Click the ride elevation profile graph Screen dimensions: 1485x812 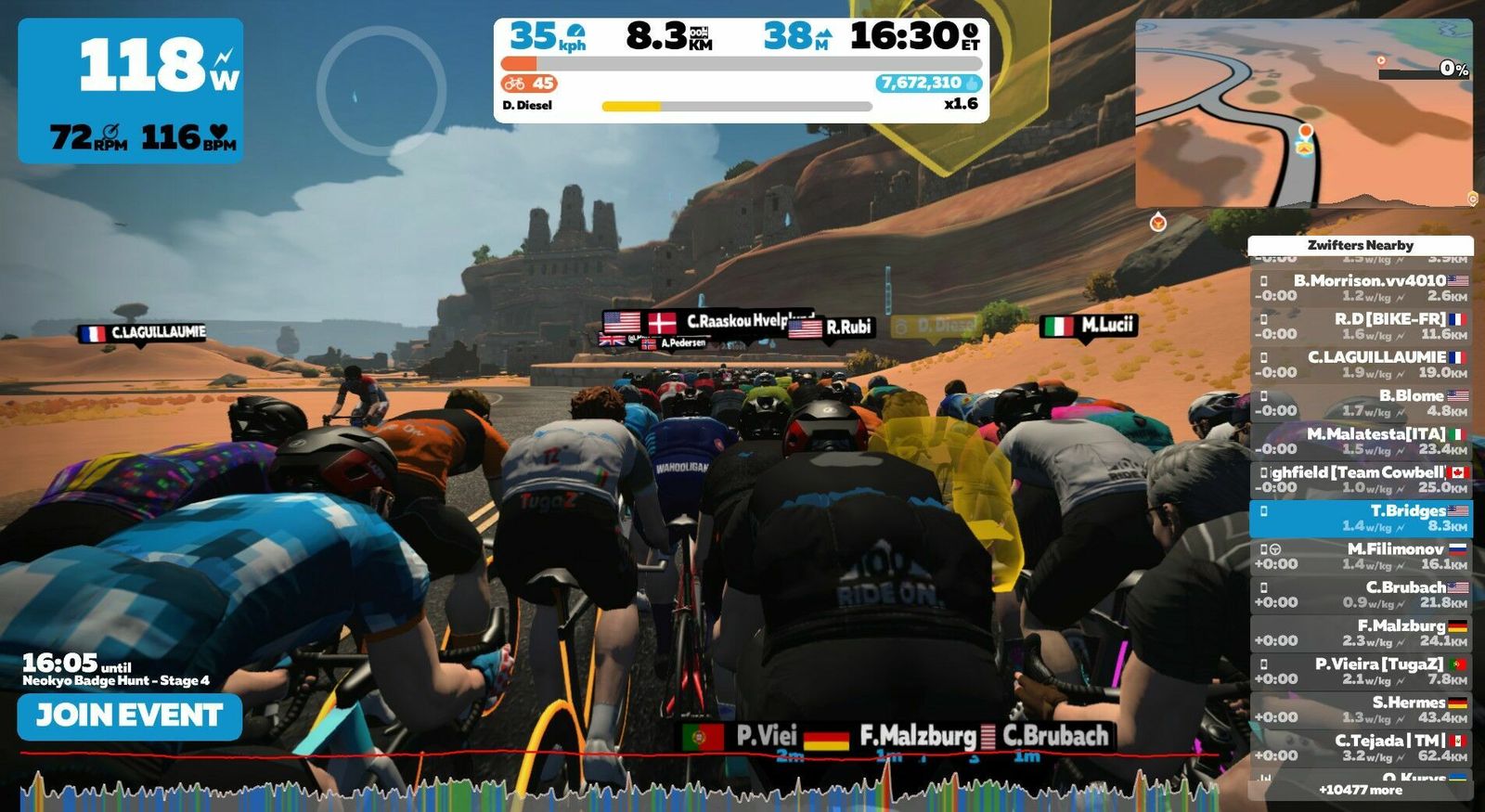coord(622,787)
